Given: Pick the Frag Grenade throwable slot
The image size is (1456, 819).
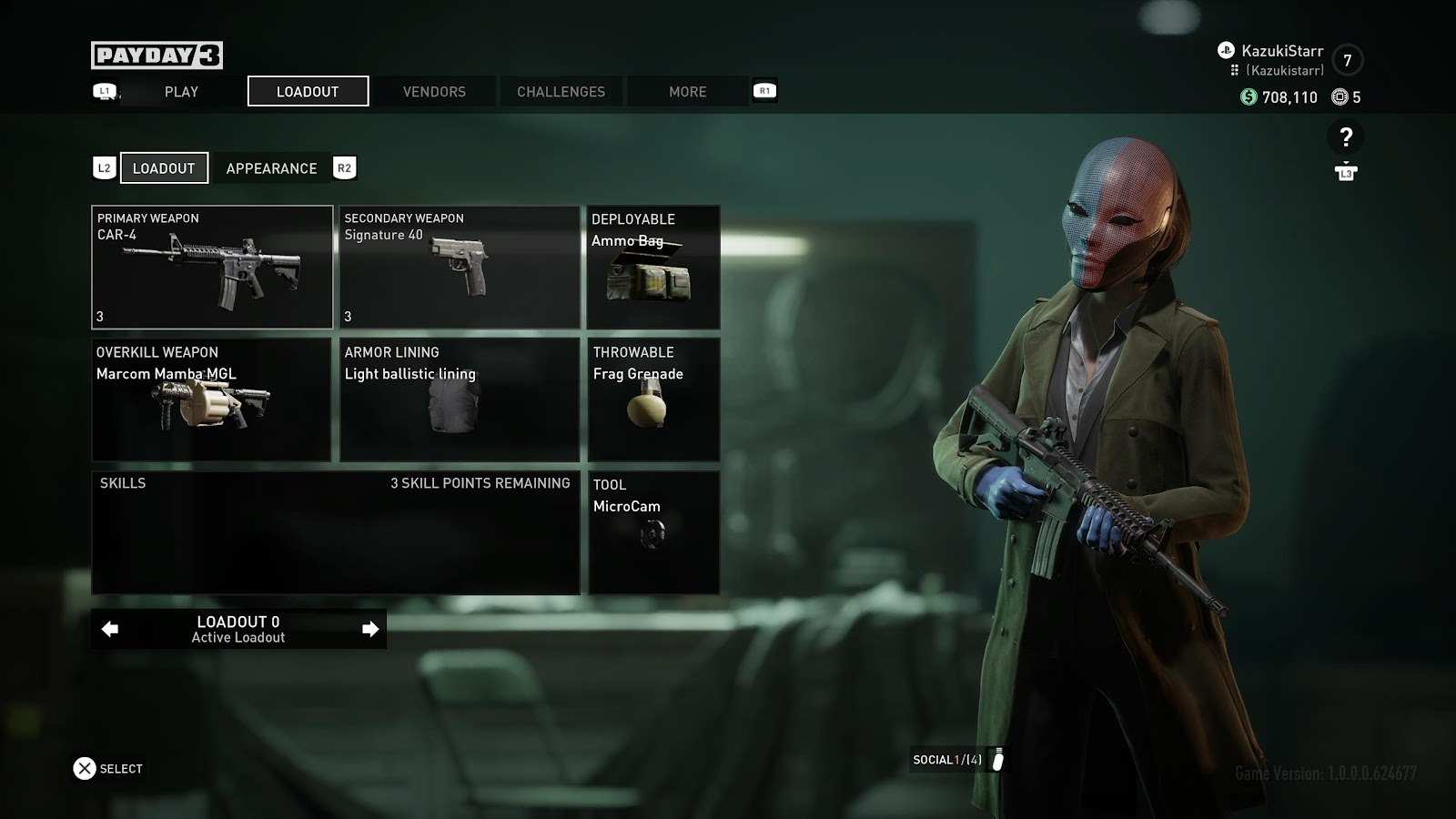Looking at the screenshot, I should pos(653,399).
